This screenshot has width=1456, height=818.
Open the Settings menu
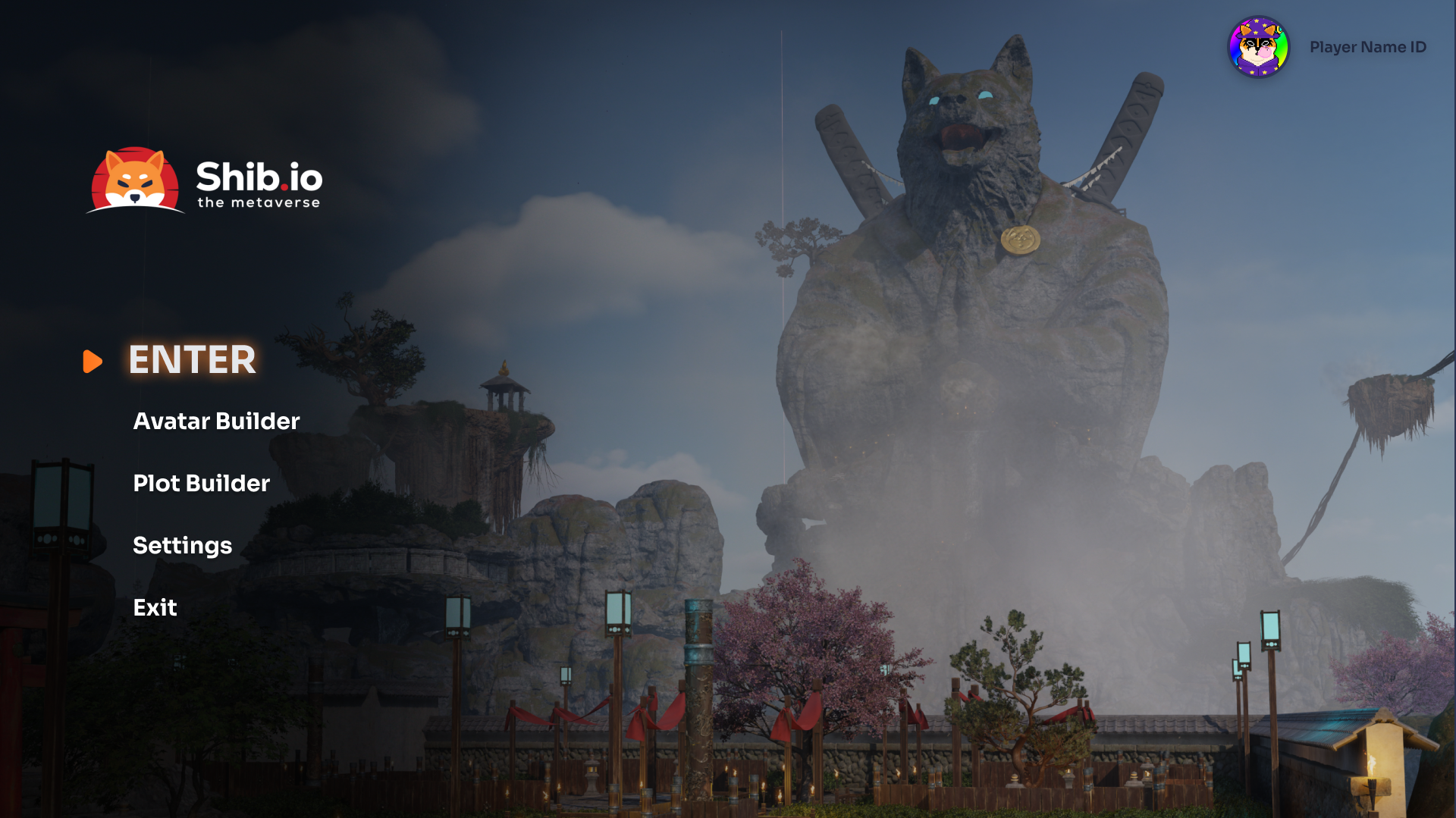tap(182, 546)
